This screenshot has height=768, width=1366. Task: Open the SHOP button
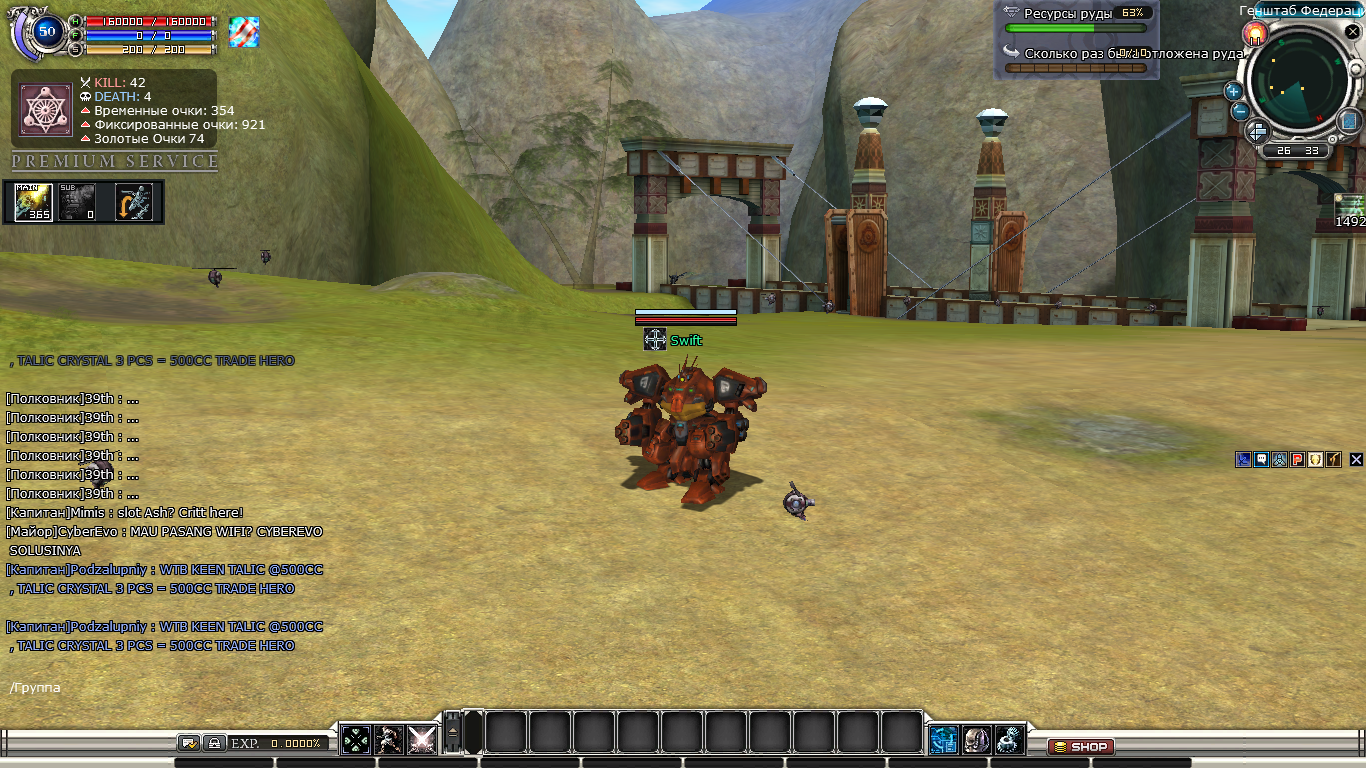pyautogui.click(x=1081, y=747)
